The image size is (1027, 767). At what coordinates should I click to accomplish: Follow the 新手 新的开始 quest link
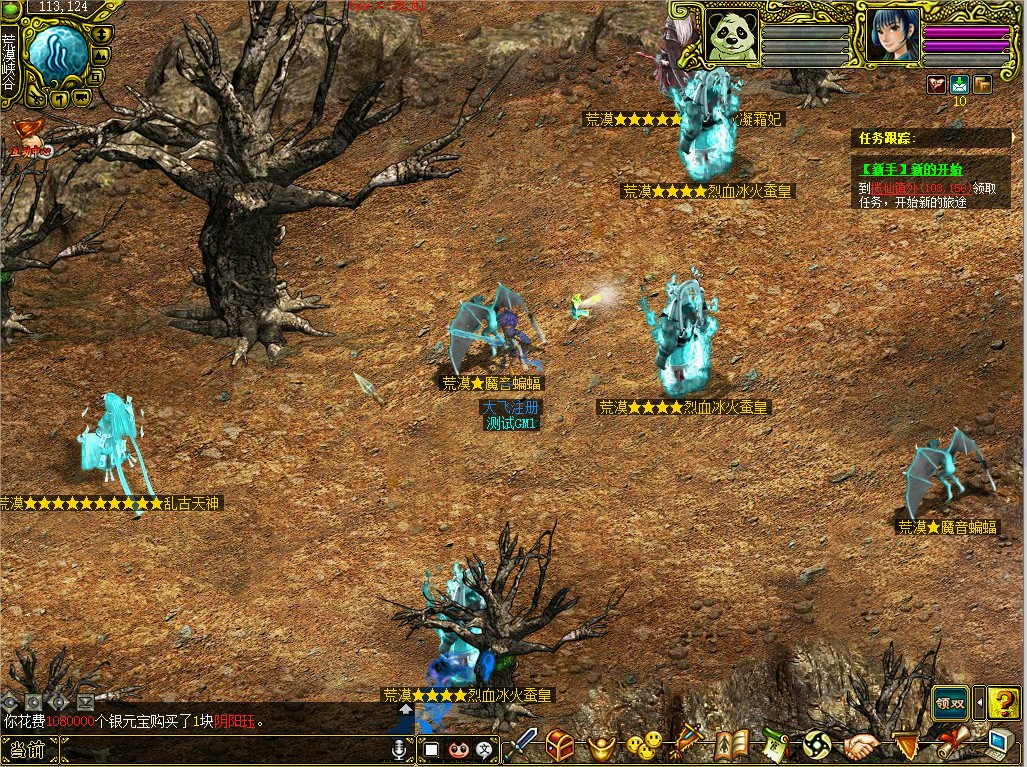tap(907, 169)
